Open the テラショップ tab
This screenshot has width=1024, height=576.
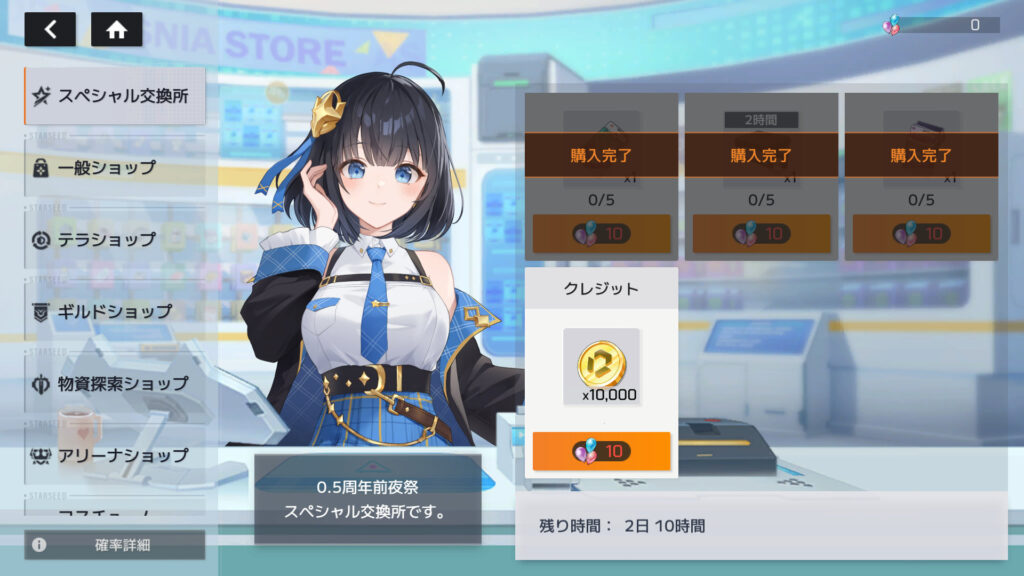[115, 239]
